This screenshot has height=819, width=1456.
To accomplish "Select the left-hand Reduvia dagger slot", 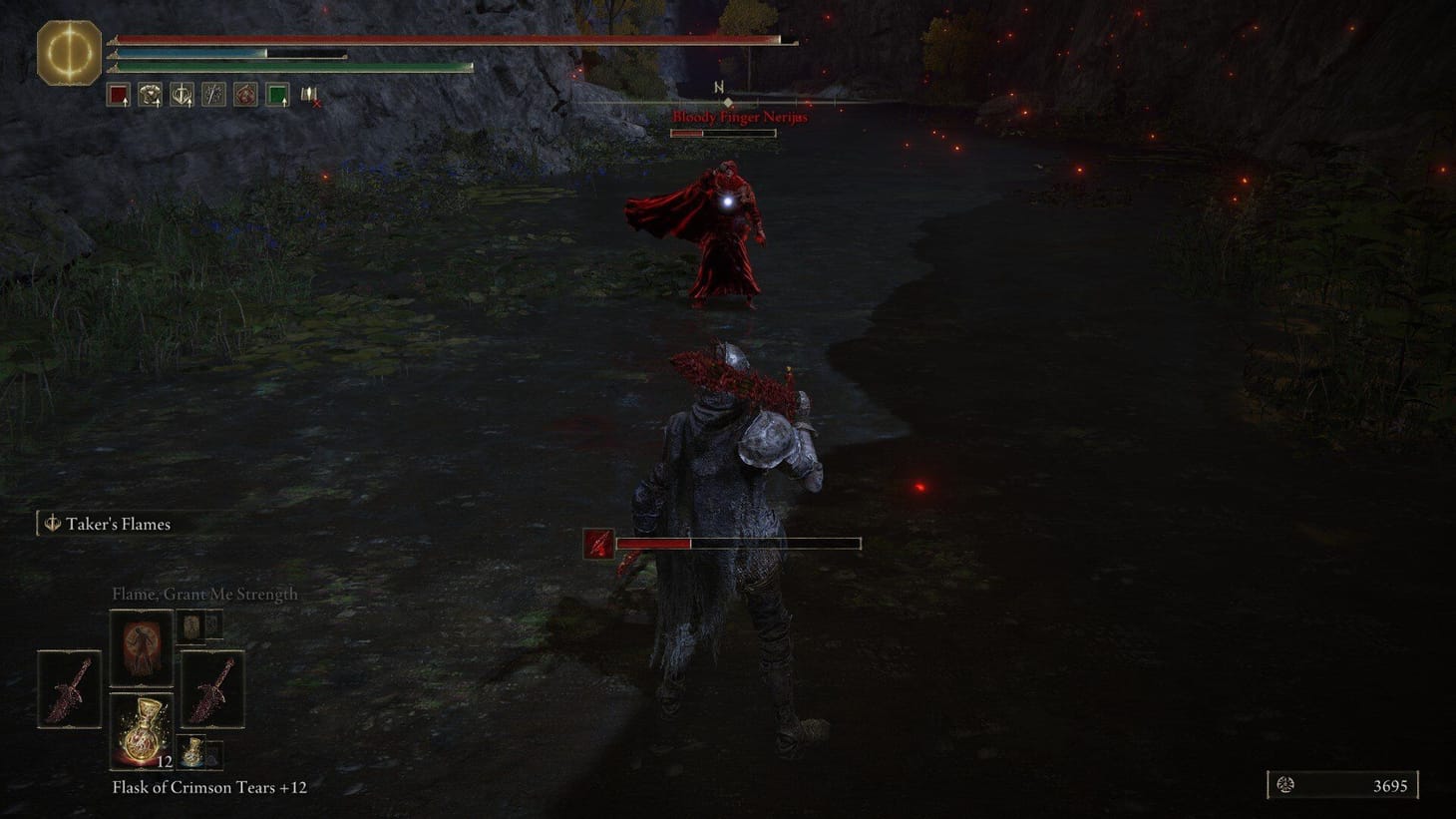I will pyautogui.click(x=68, y=691).
